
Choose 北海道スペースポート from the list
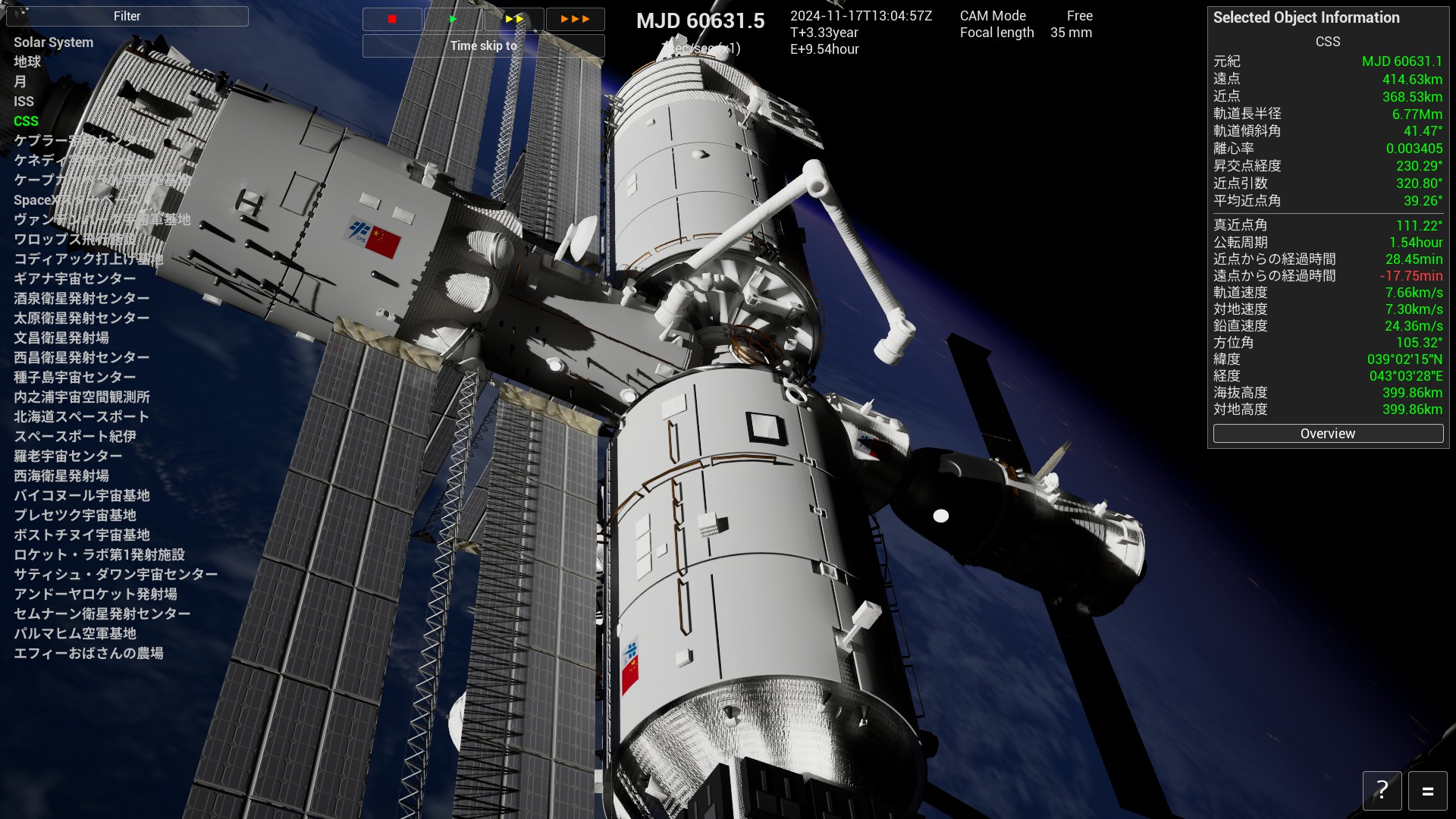click(81, 416)
